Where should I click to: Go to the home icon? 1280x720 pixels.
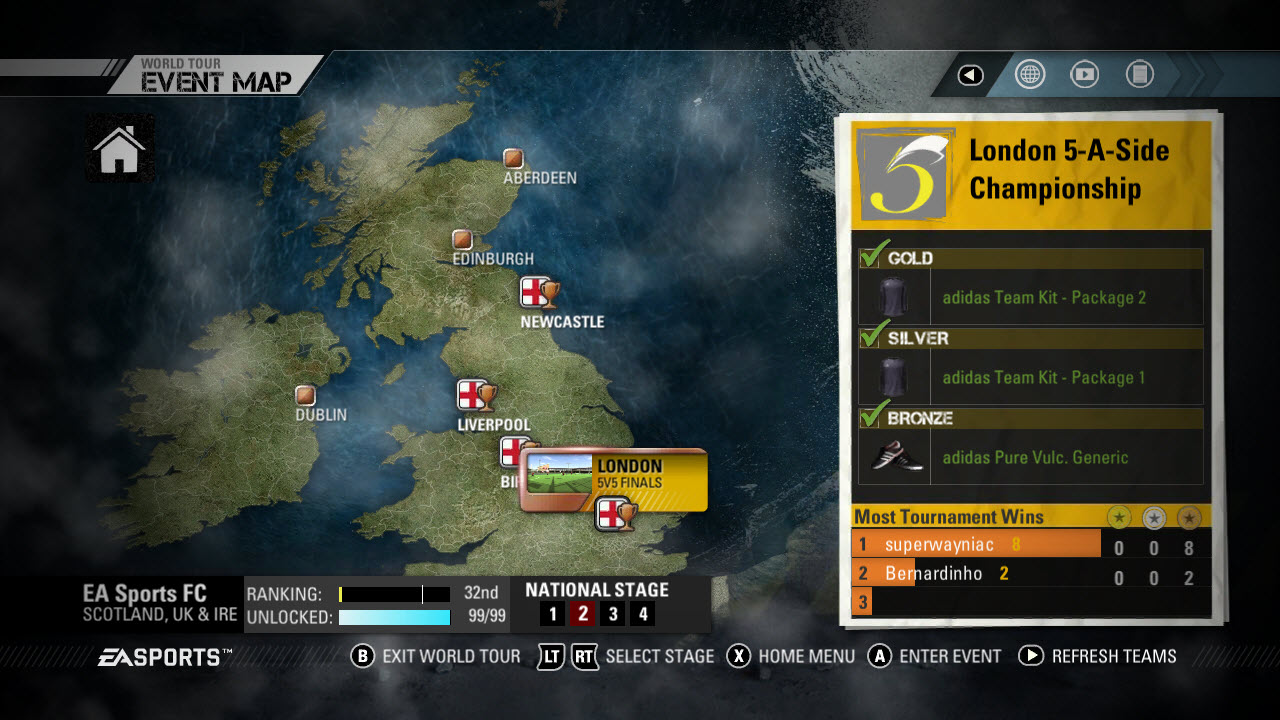point(119,149)
